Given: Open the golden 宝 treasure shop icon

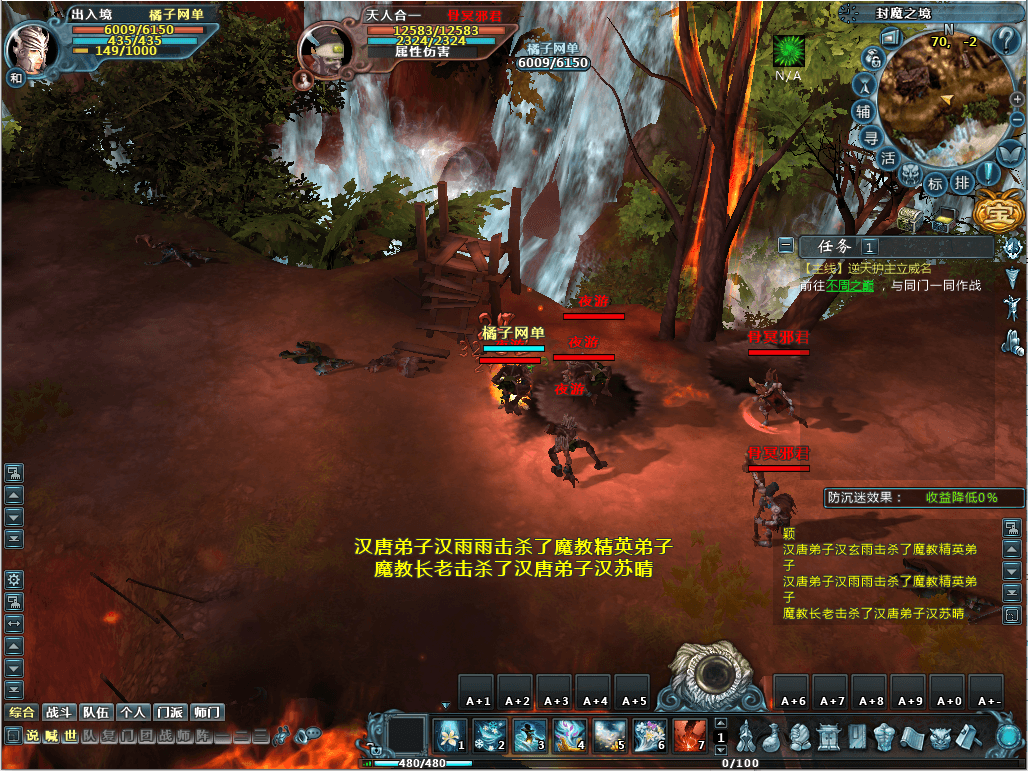Looking at the screenshot, I should (994, 212).
